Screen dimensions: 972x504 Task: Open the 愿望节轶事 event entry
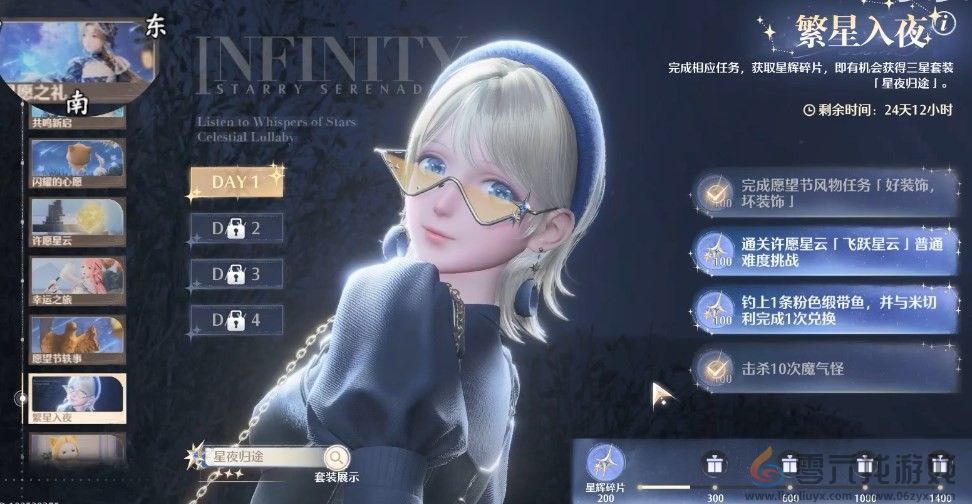[x=77, y=340]
